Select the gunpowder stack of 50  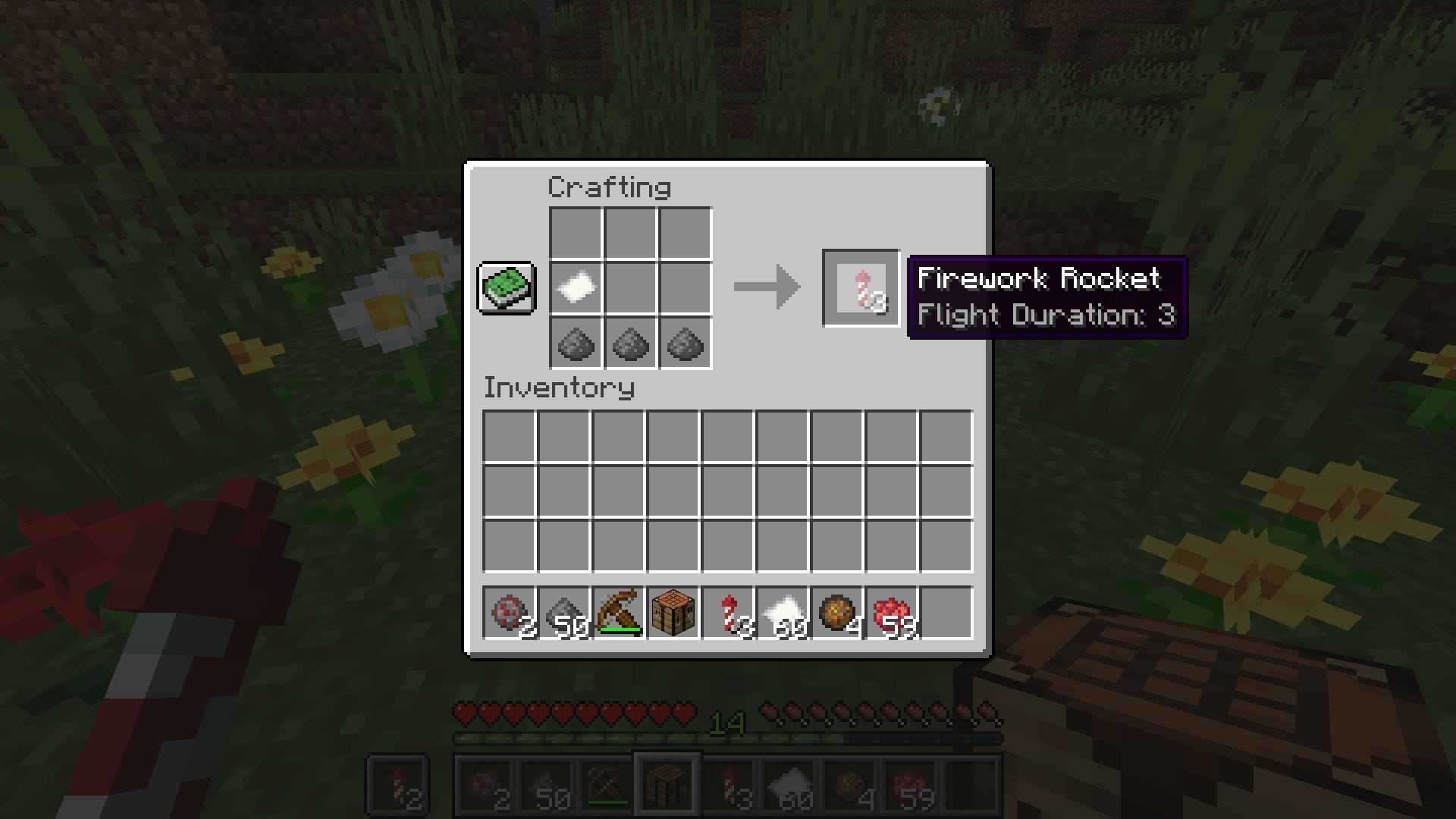click(x=566, y=613)
